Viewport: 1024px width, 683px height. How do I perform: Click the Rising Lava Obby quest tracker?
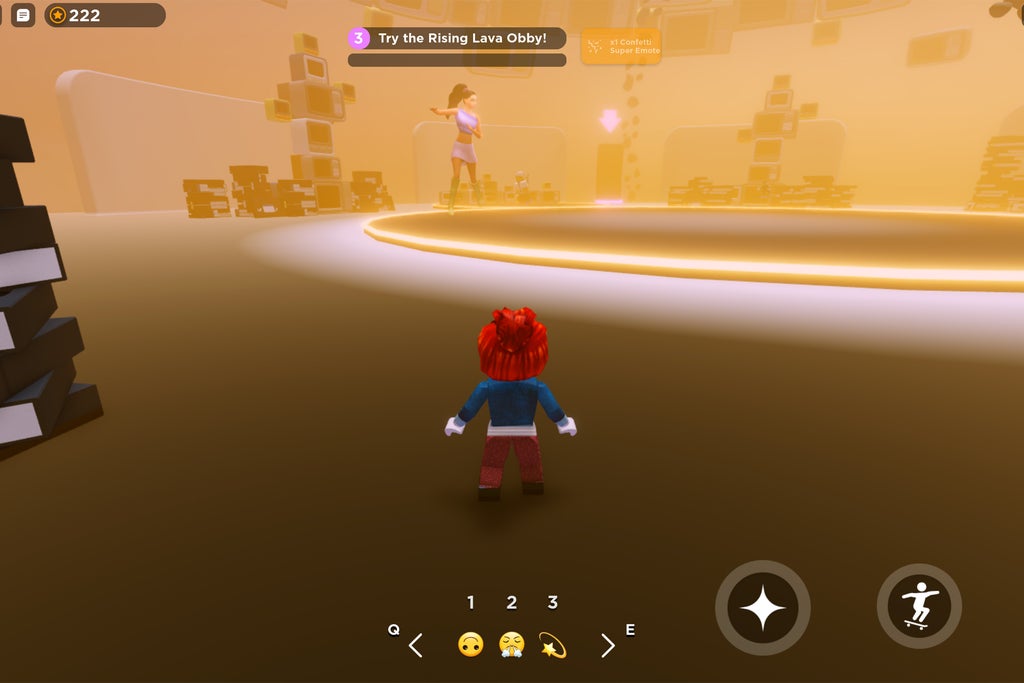(x=457, y=39)
